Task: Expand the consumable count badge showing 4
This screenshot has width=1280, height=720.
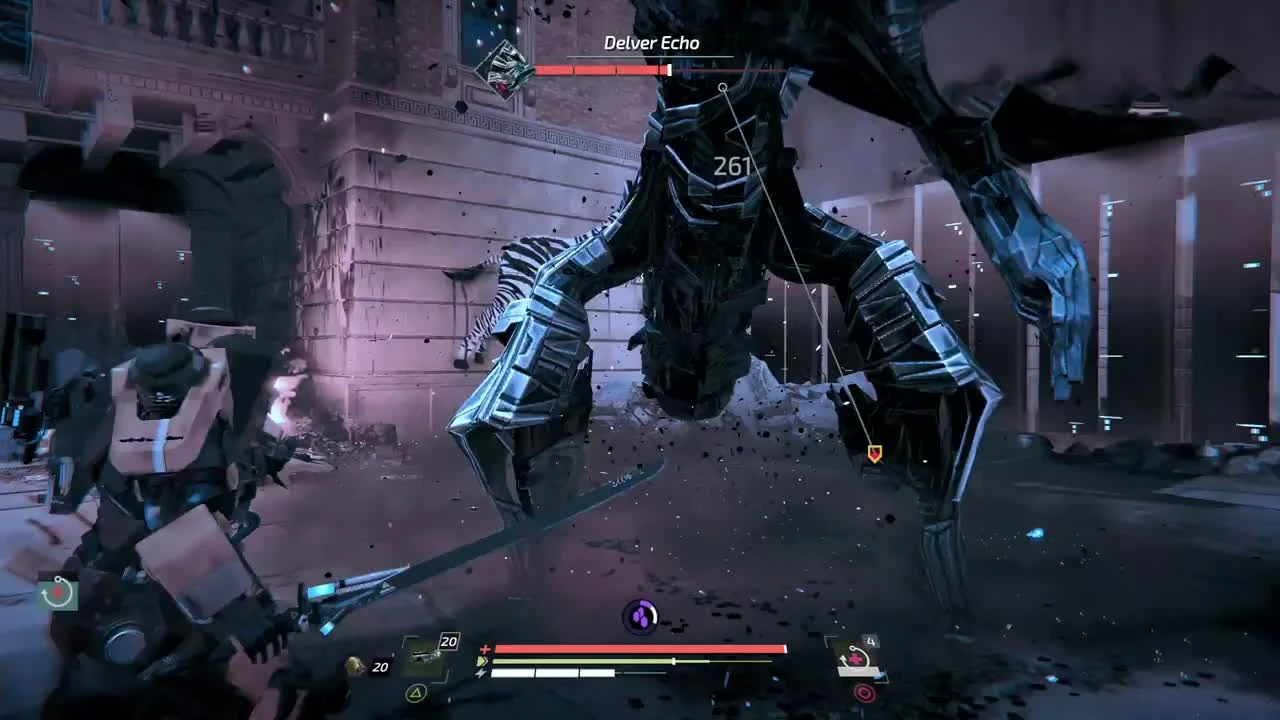Action: 871,640
